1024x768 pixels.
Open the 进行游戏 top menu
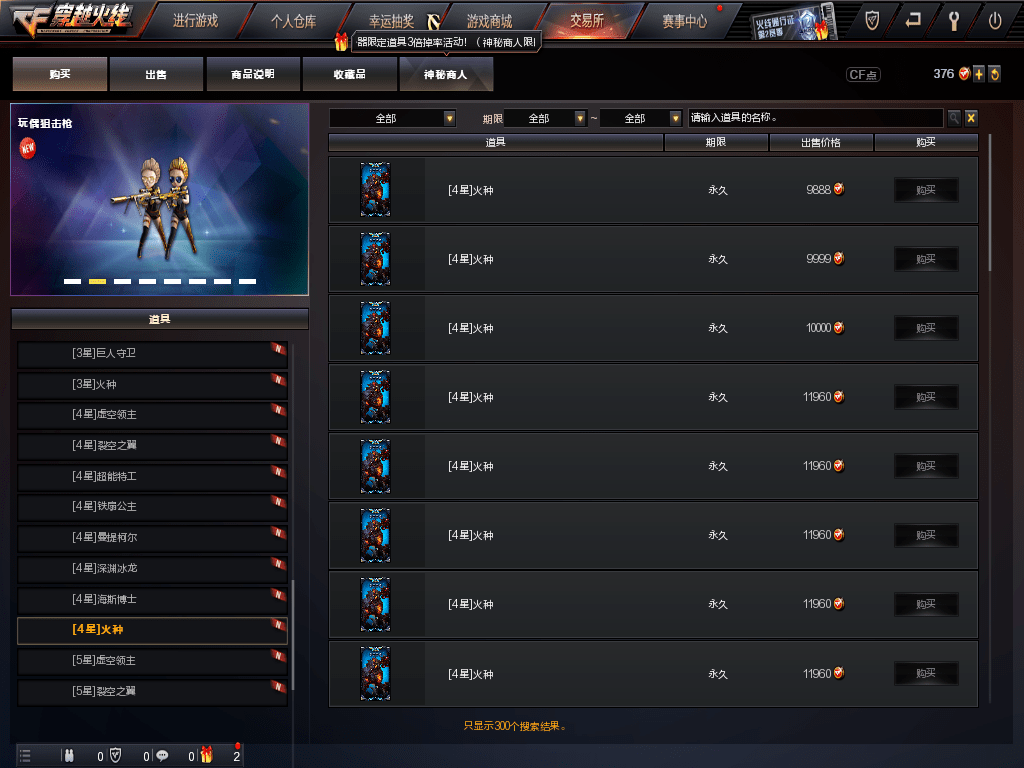coord(194,20)
